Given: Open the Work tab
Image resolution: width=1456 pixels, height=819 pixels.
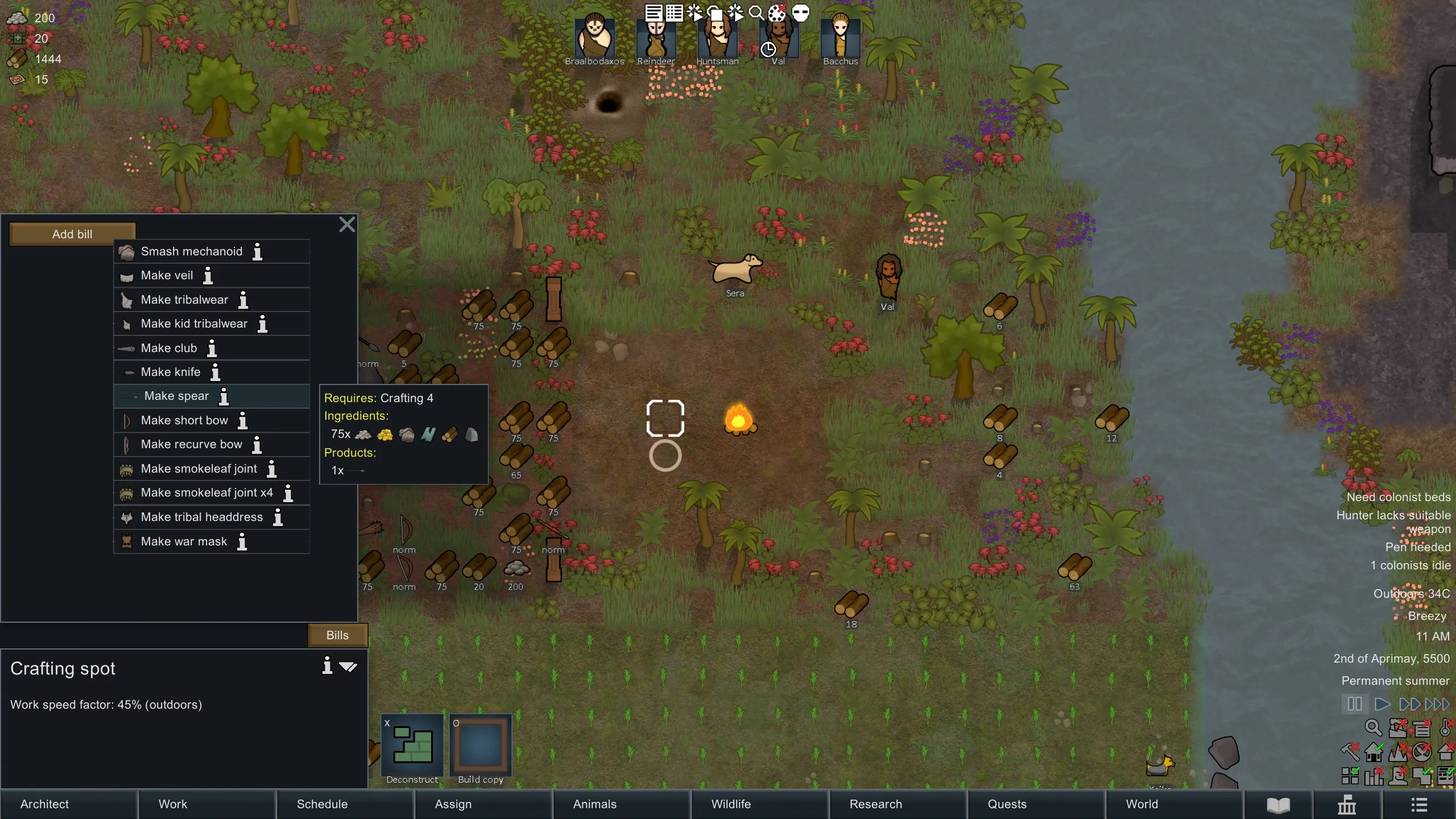Looking at the screenshot, I should [x=172, y=804].
